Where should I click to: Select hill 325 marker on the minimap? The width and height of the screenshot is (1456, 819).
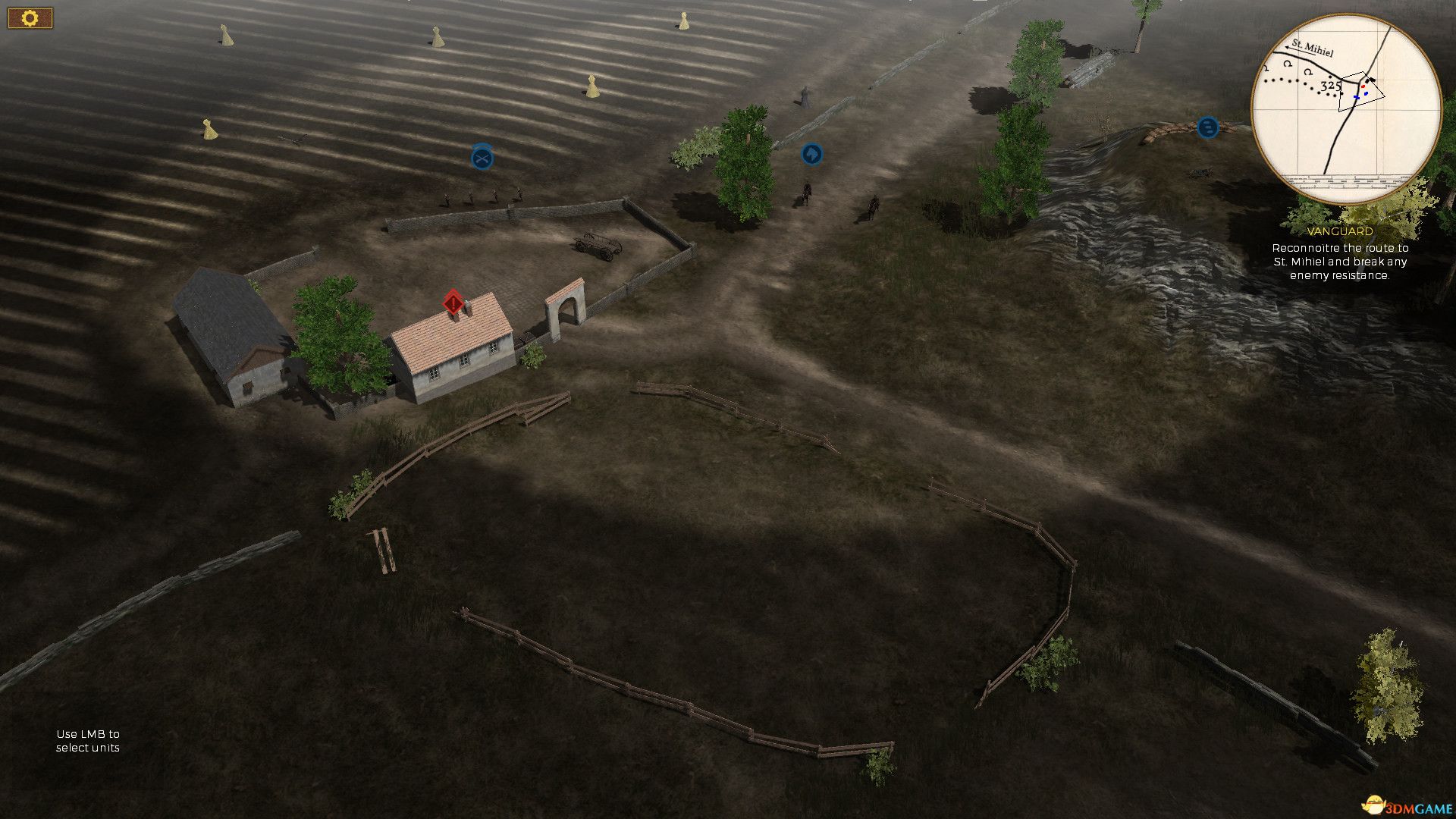[1331, 86]
